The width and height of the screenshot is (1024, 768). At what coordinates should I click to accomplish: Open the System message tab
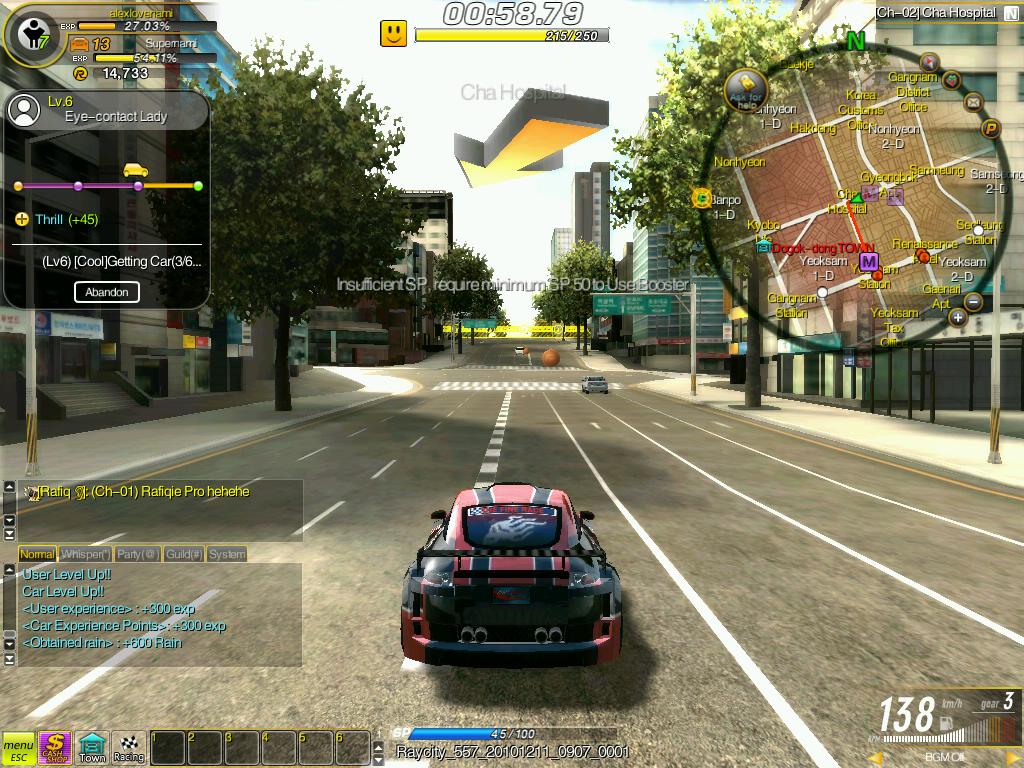pos(227,554)
